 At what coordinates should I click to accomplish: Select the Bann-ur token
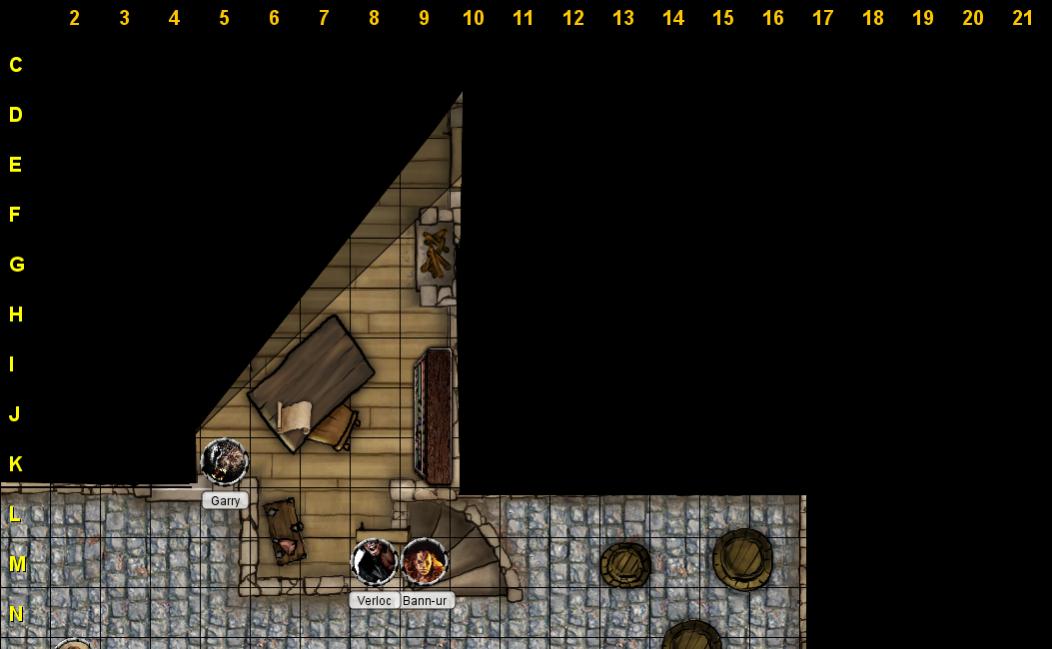pyautogui.click(x=424, y=562)
